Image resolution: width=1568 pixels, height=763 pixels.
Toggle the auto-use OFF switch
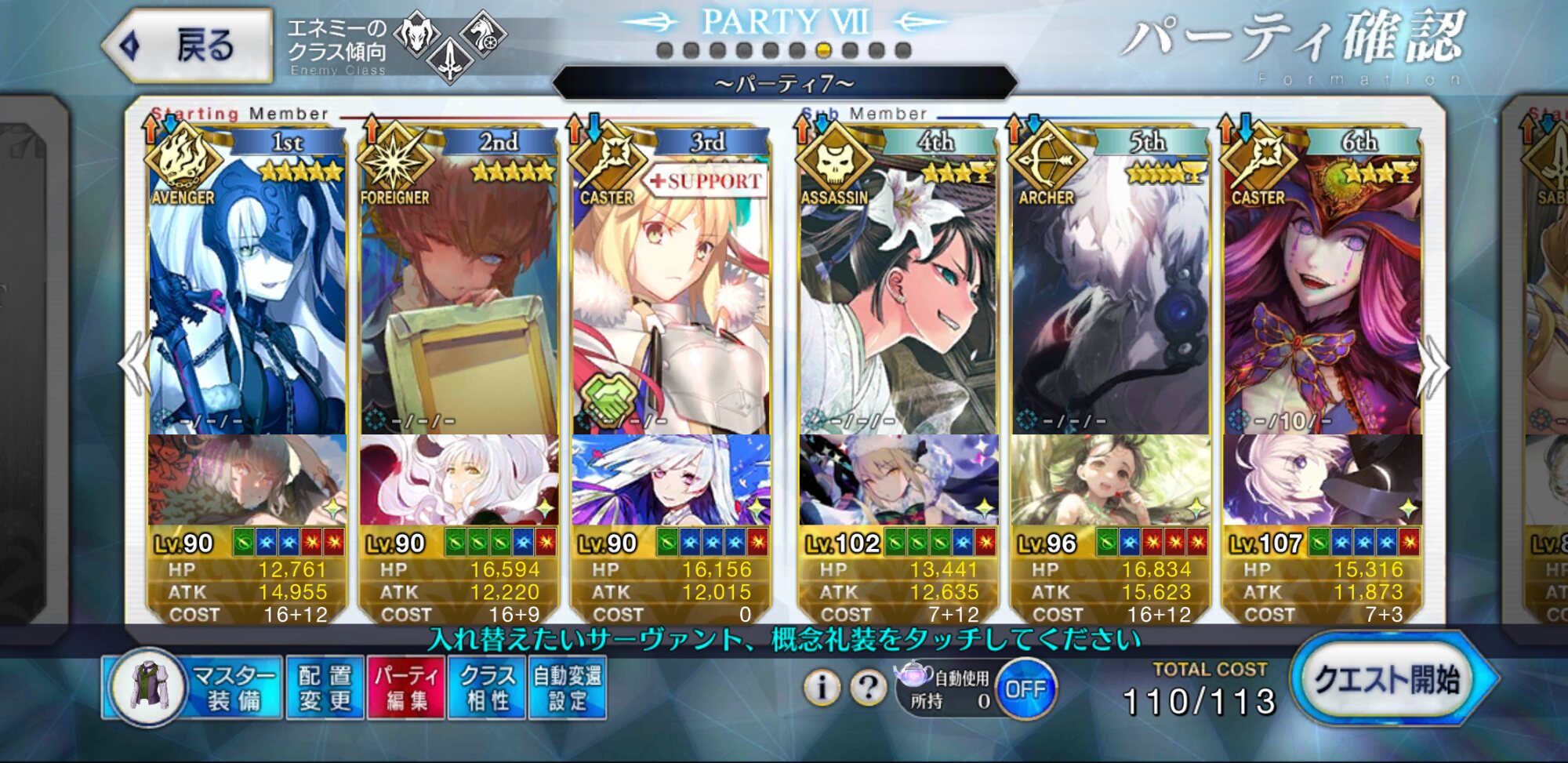tap(1025, 689)
